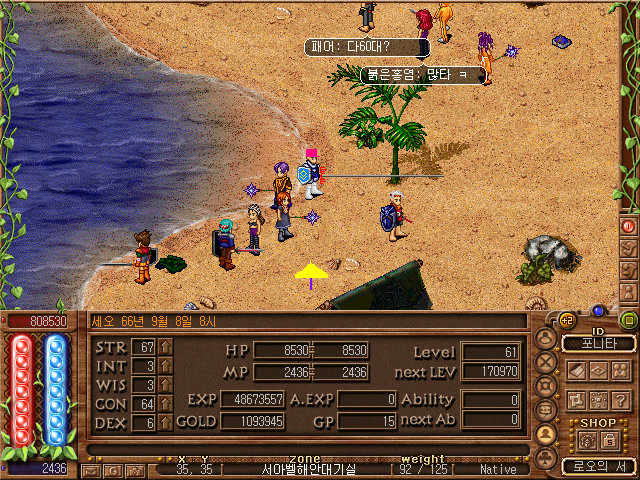The width and height of the screenshot is (640, 480).
Task: Raise the CON stat arrow
Action: 166,404
